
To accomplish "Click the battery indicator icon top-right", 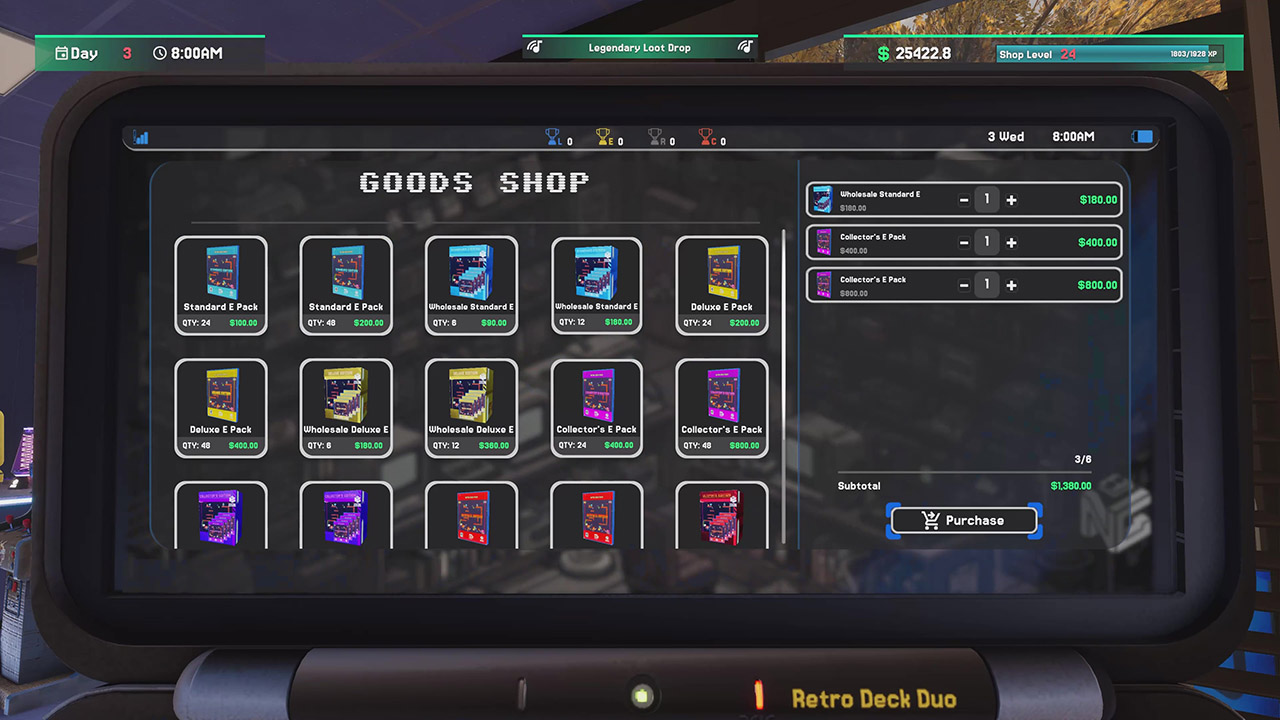I will (1141, 137).
